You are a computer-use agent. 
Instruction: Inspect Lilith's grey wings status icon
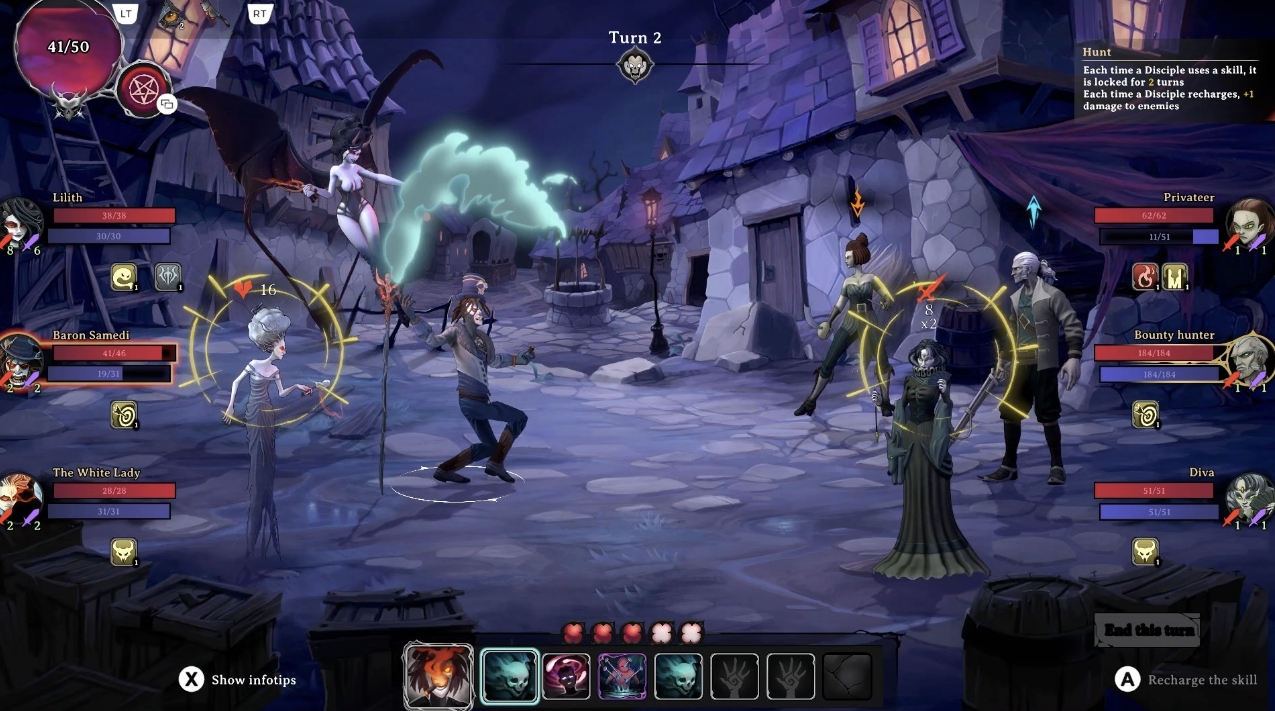tap(168, 277)
